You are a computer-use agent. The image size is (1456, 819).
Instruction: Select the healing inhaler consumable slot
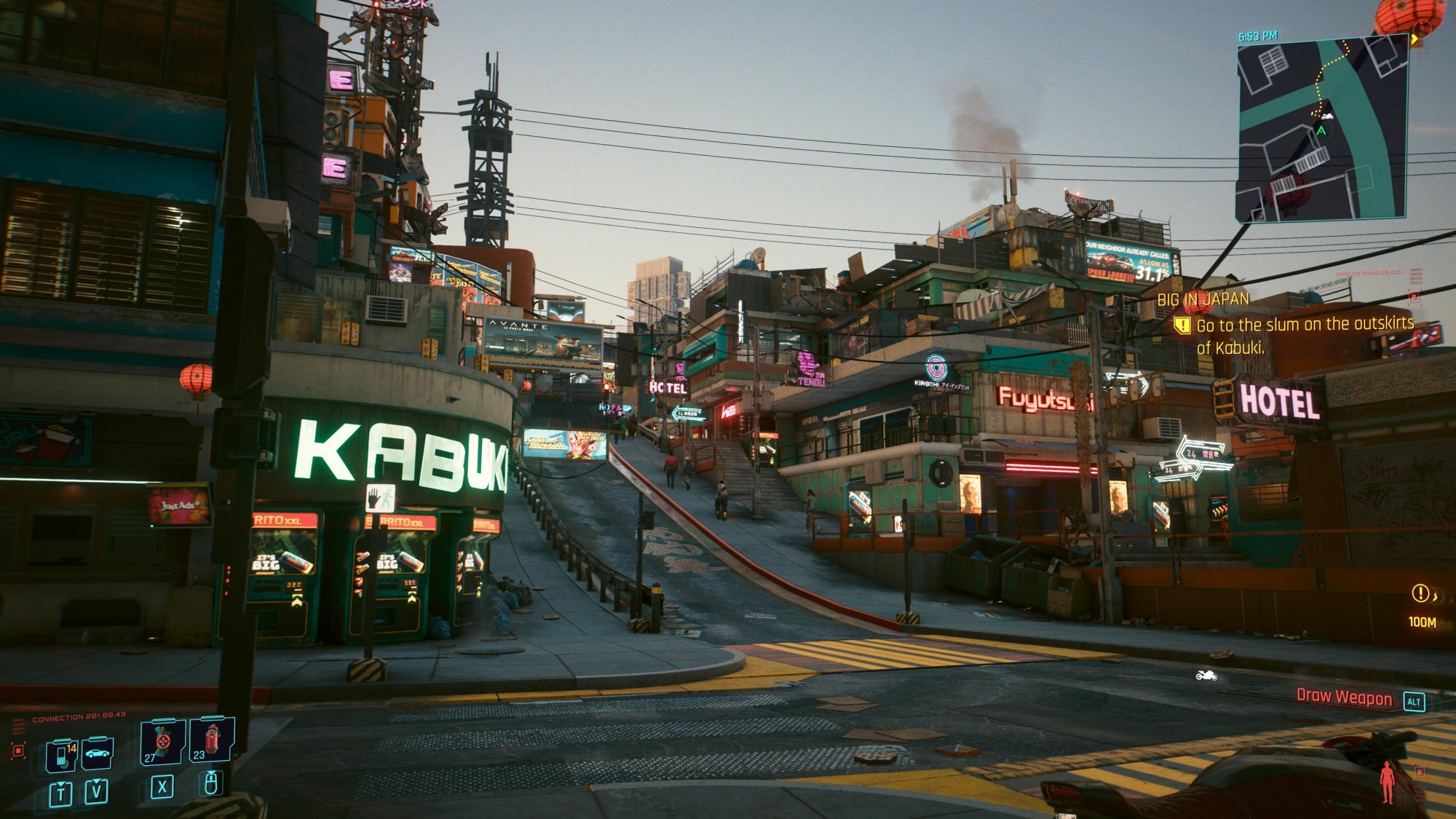tap(162, 743)
